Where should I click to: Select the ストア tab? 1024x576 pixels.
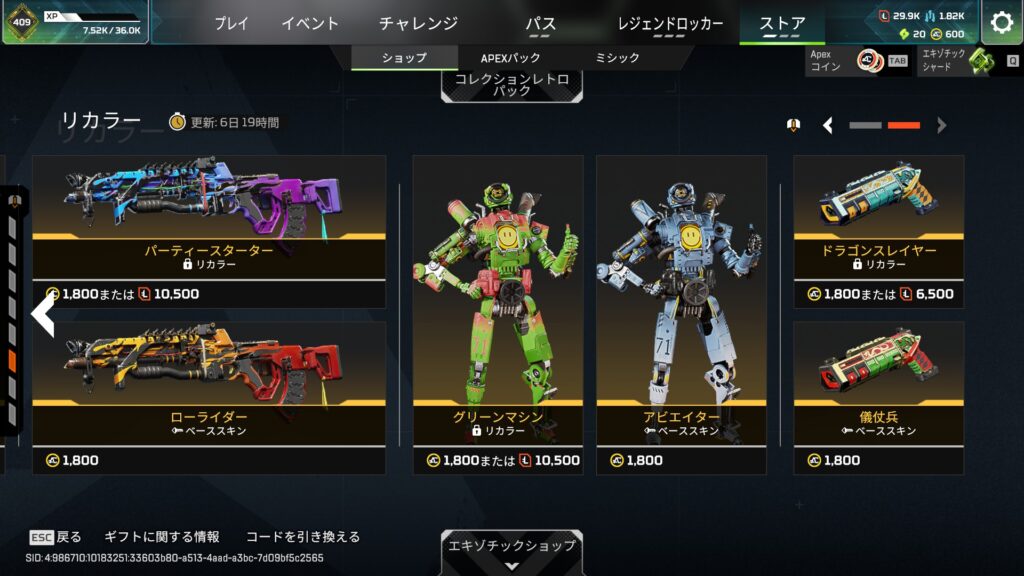pyautogui.click(x=782, y=23)
